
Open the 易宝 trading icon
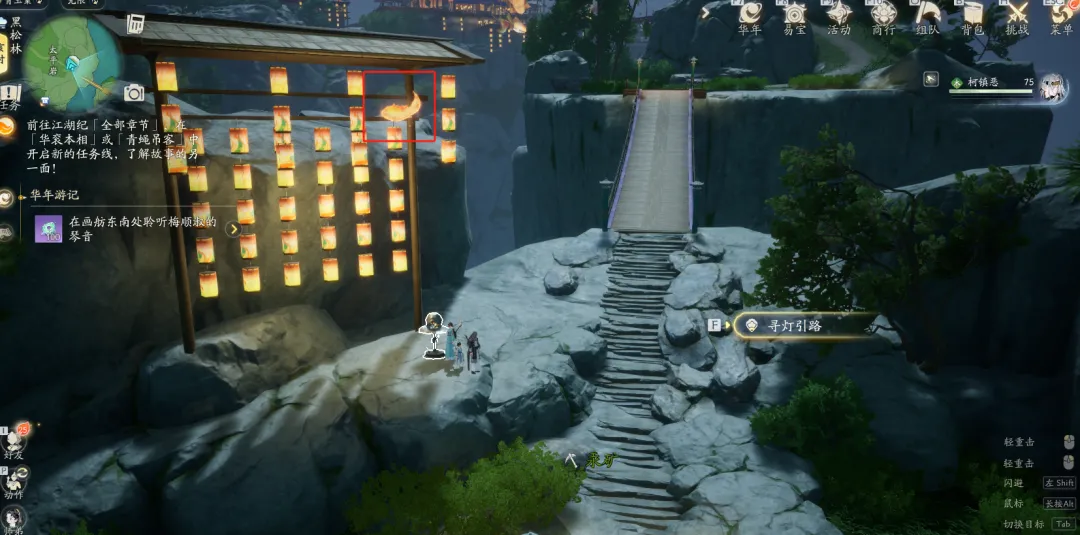point(795,14)
